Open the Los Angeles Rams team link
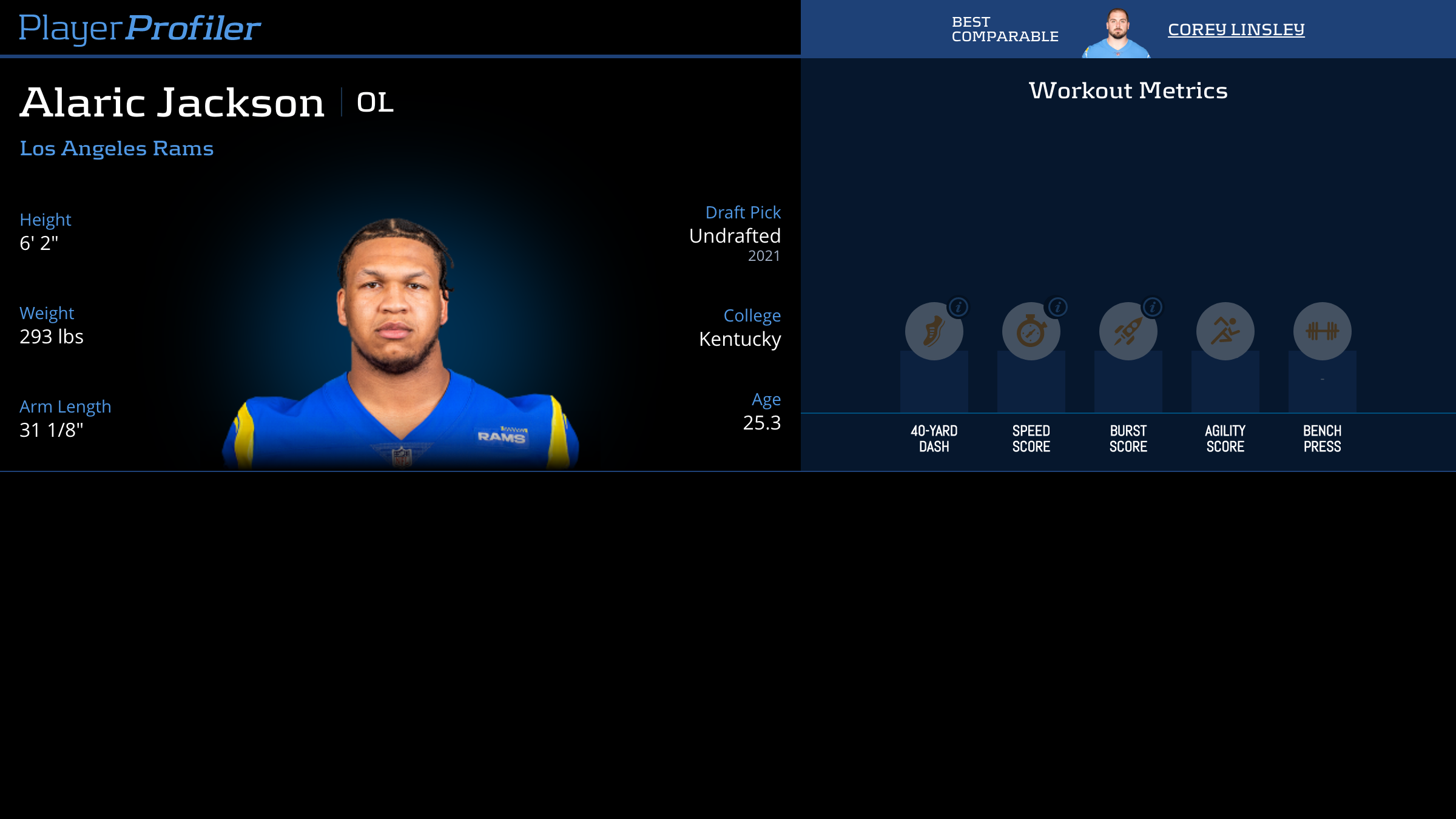 point(116,148)
